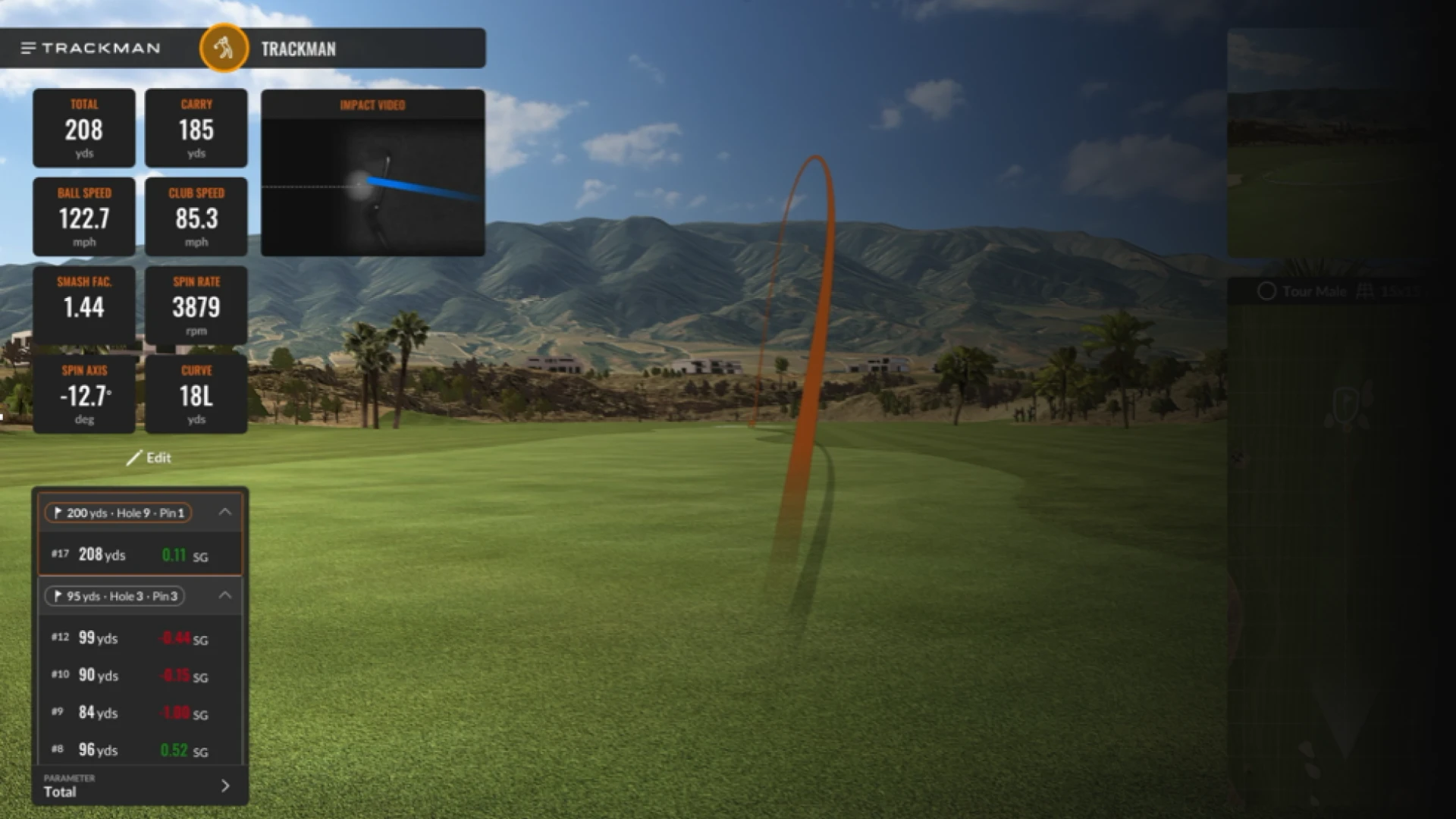Collapse the 200 yds Hole 9 shot group
This screenshot has width=1456, height=819.
click(224, 512)
